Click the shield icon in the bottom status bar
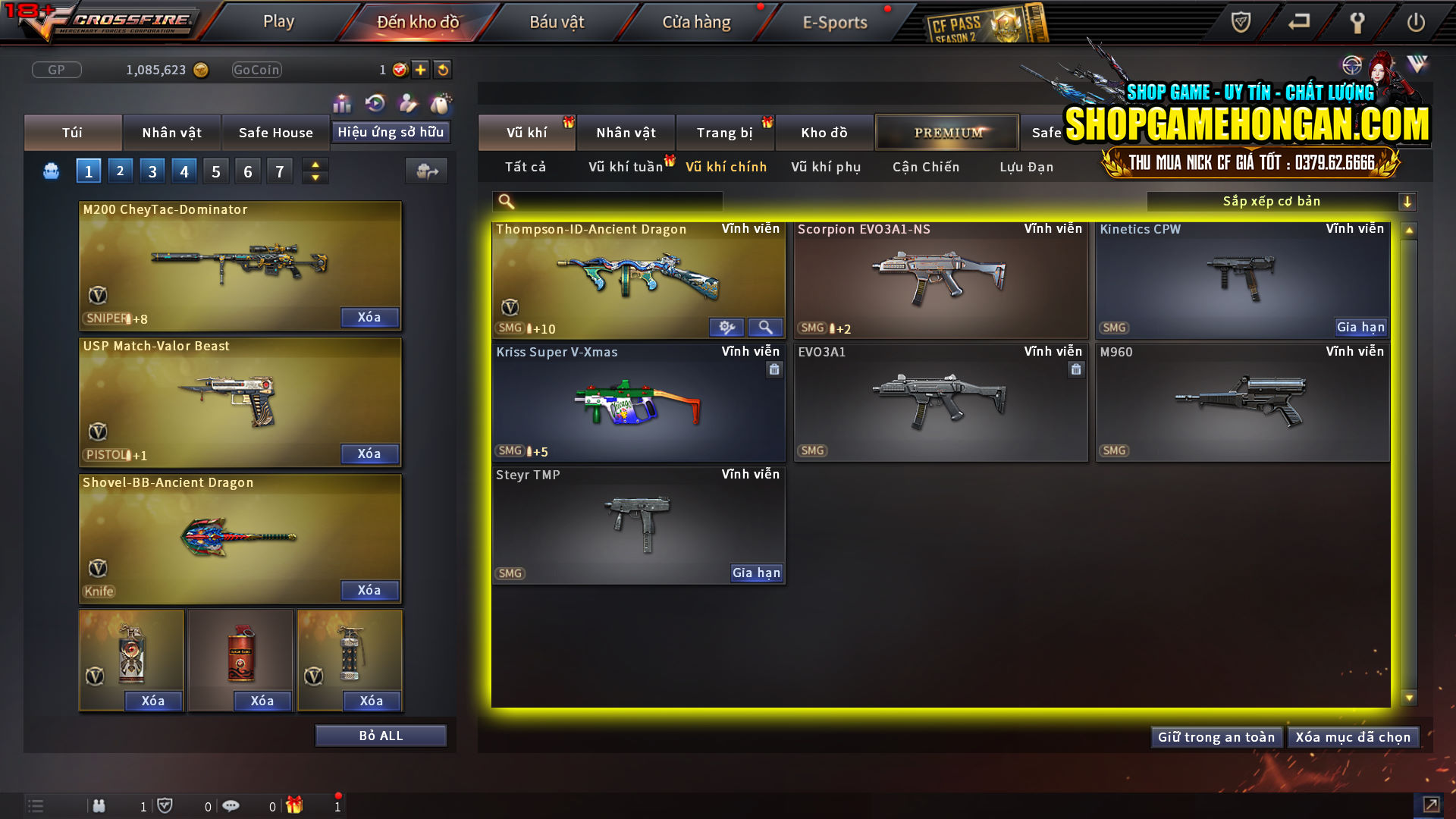1456x819 pixels. pyautogui.click(x=166, y=805)
